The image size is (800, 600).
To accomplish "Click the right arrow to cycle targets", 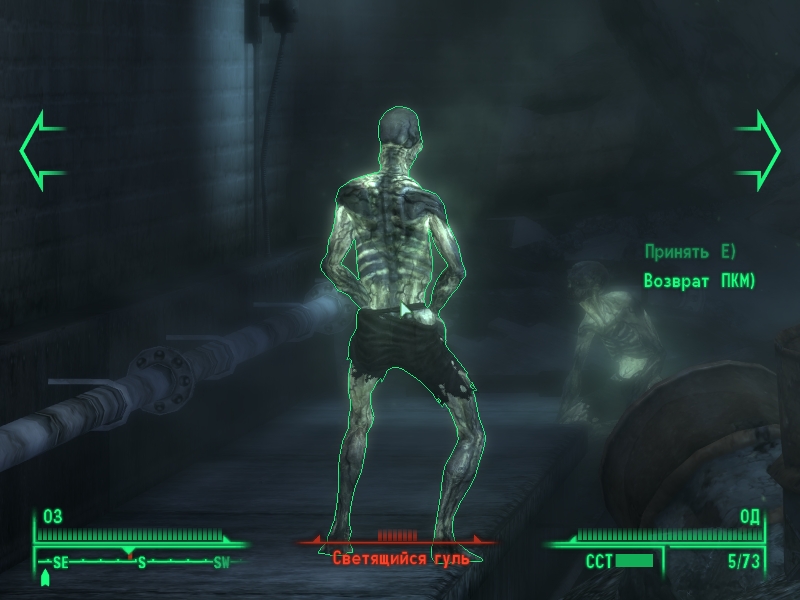I will (759, 151).
